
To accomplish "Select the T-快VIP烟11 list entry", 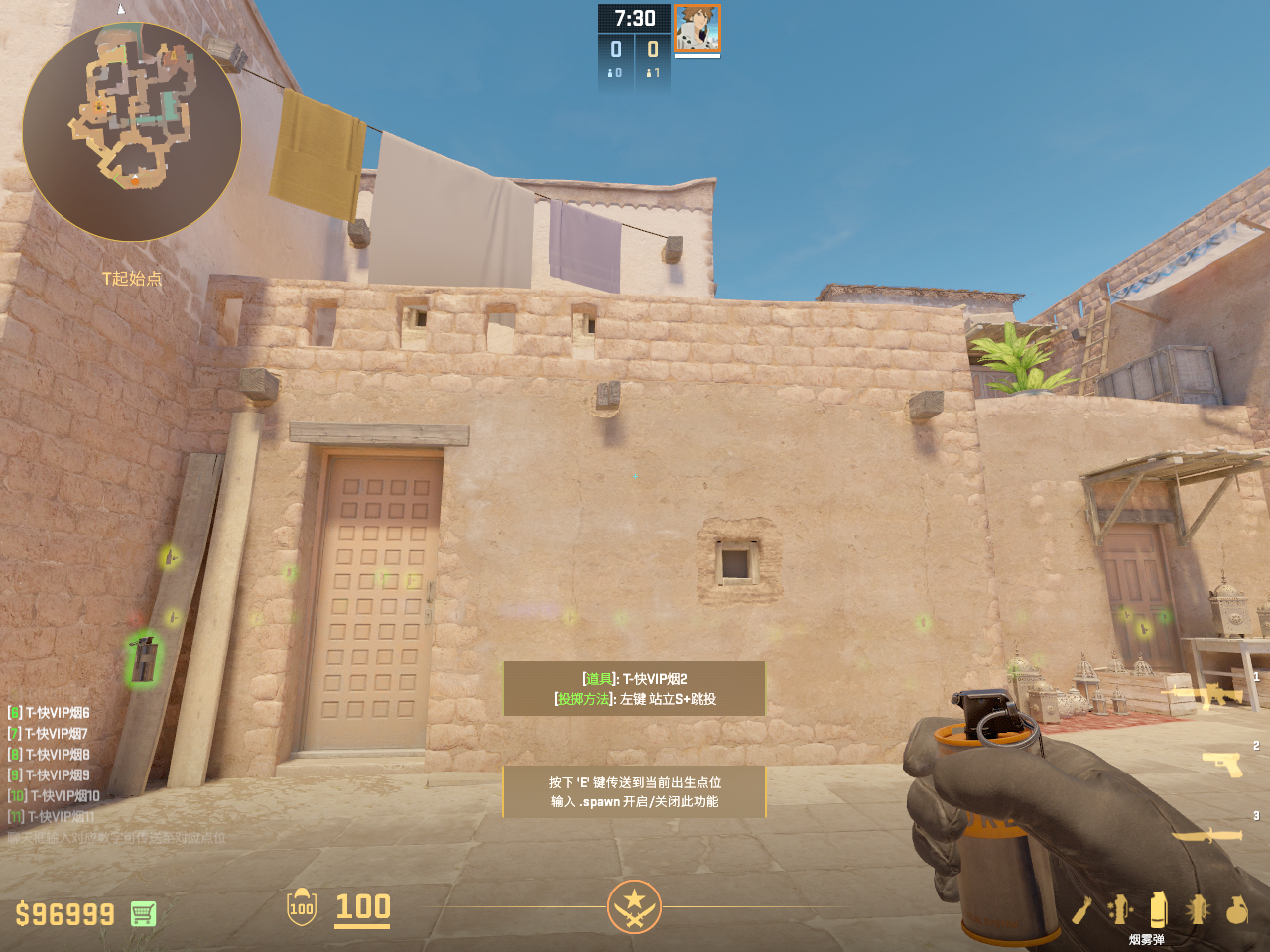I will coord(53,817).
